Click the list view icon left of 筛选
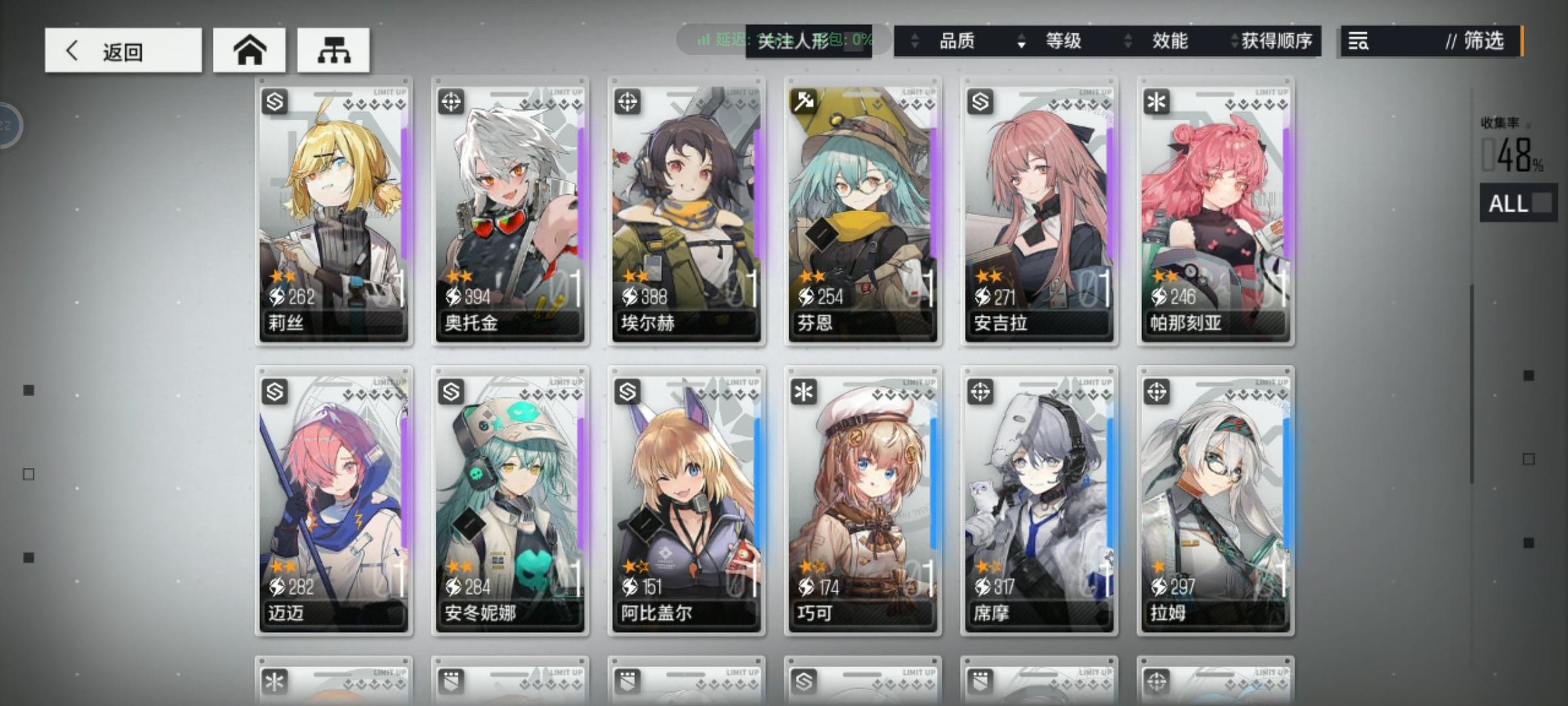The height and width of the screenshot is (706, 1568). (x=1357, y=41)
